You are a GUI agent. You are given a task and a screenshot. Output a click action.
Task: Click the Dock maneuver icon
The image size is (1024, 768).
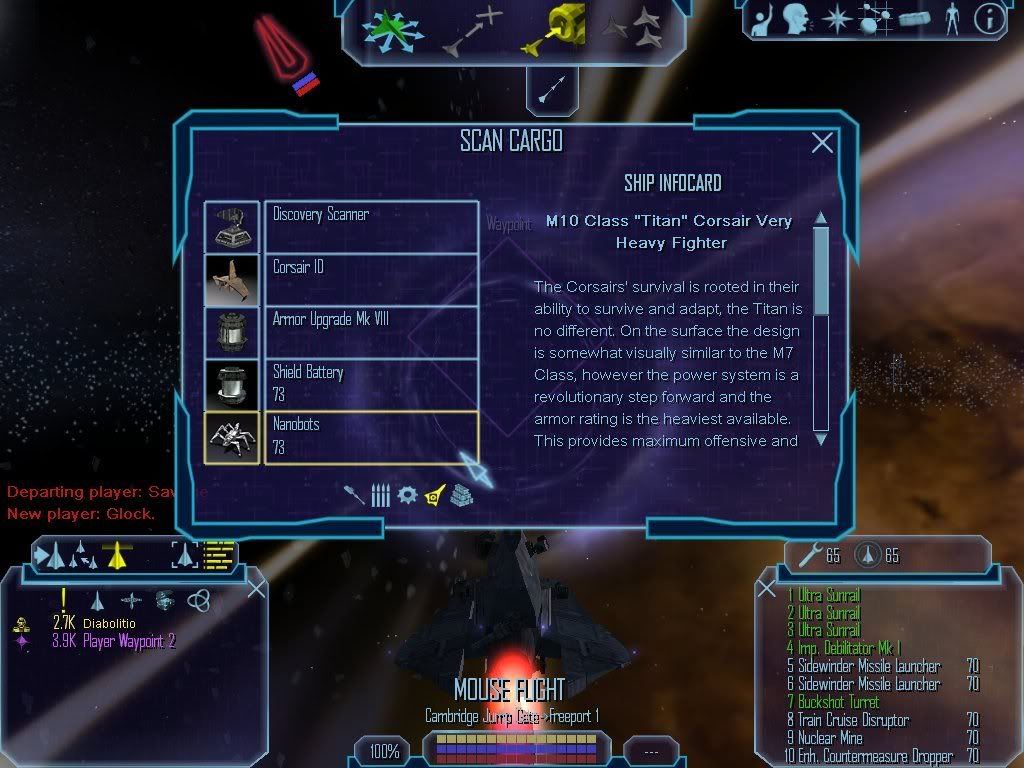[550, 30]
